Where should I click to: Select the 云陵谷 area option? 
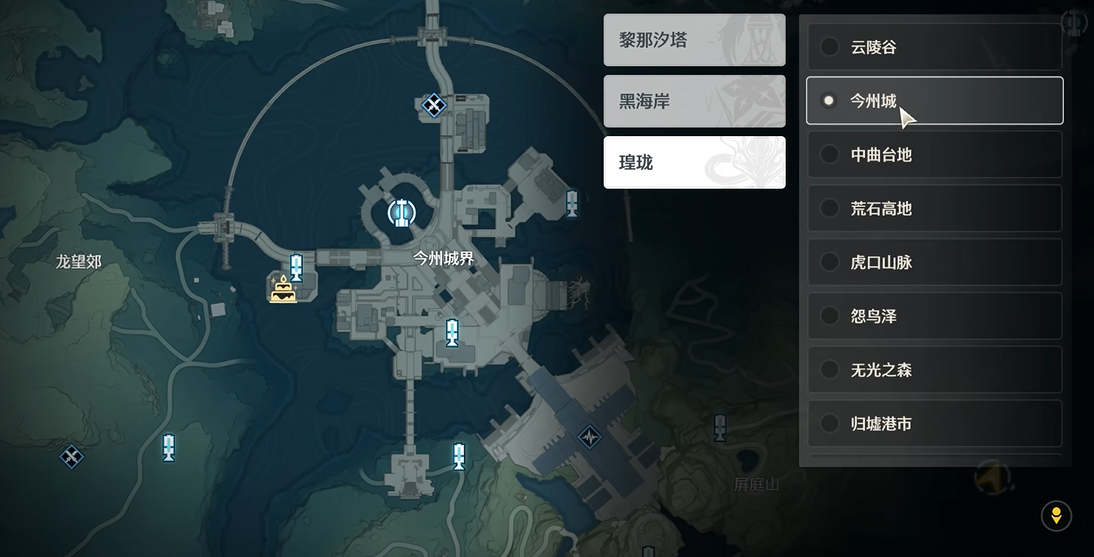click(x=934, y=47)
